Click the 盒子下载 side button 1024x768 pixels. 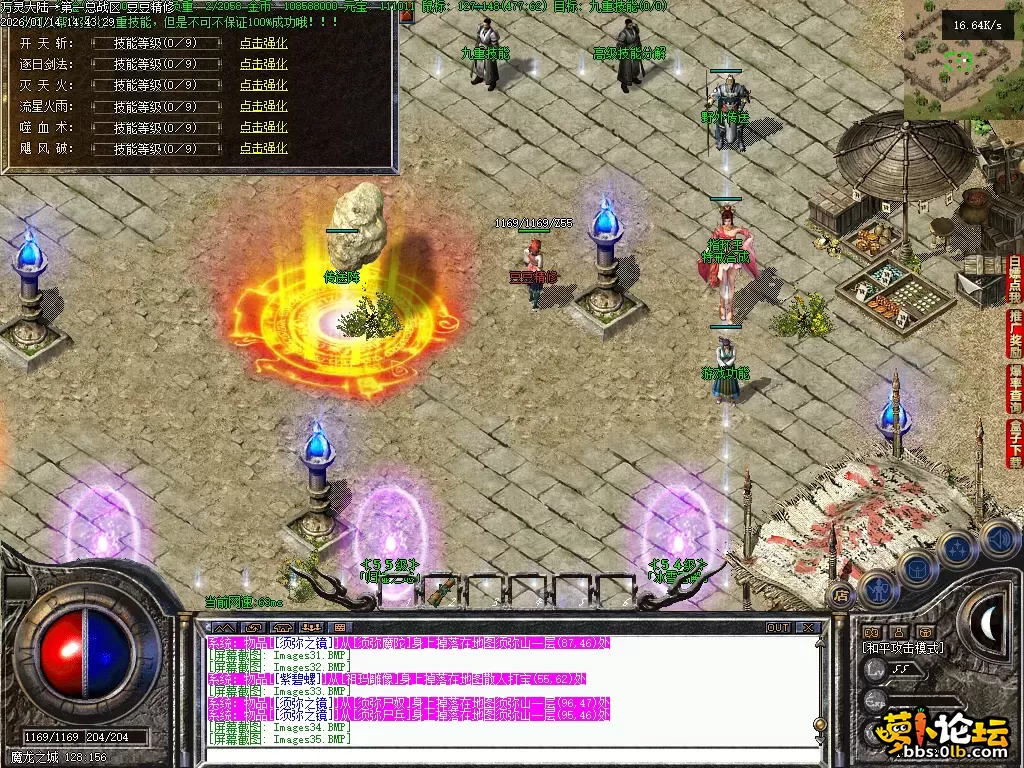pyautogui.click(x=1014, y=444)
